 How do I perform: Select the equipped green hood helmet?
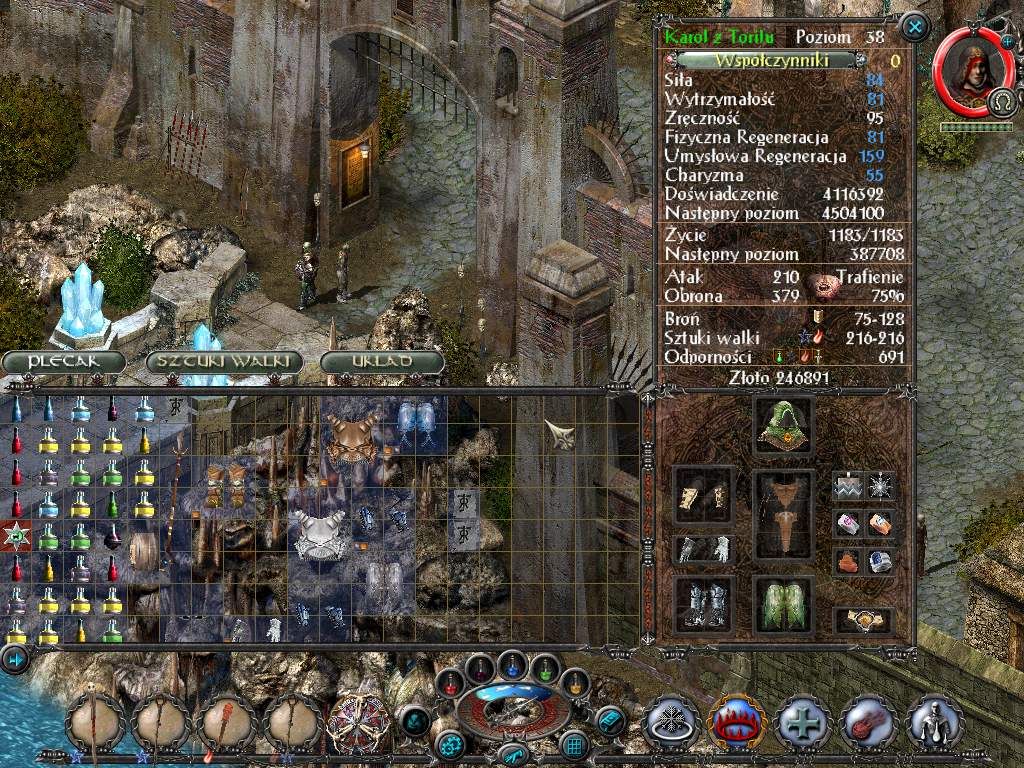[x=783, y=425]
